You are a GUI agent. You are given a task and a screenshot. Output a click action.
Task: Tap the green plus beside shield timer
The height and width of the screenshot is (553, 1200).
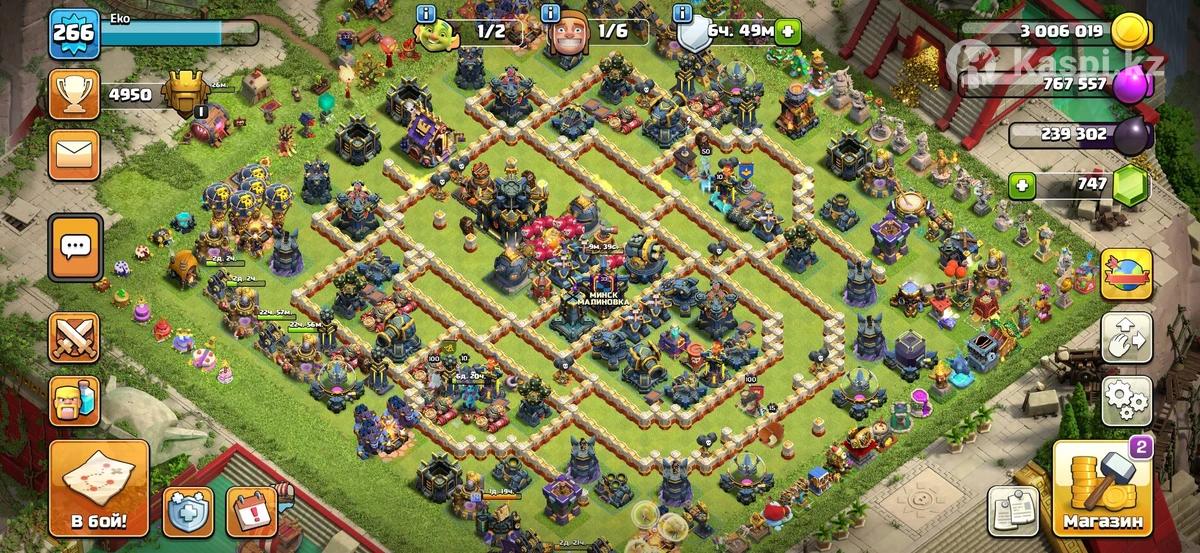pyautogui.click(x=789, y=31)
